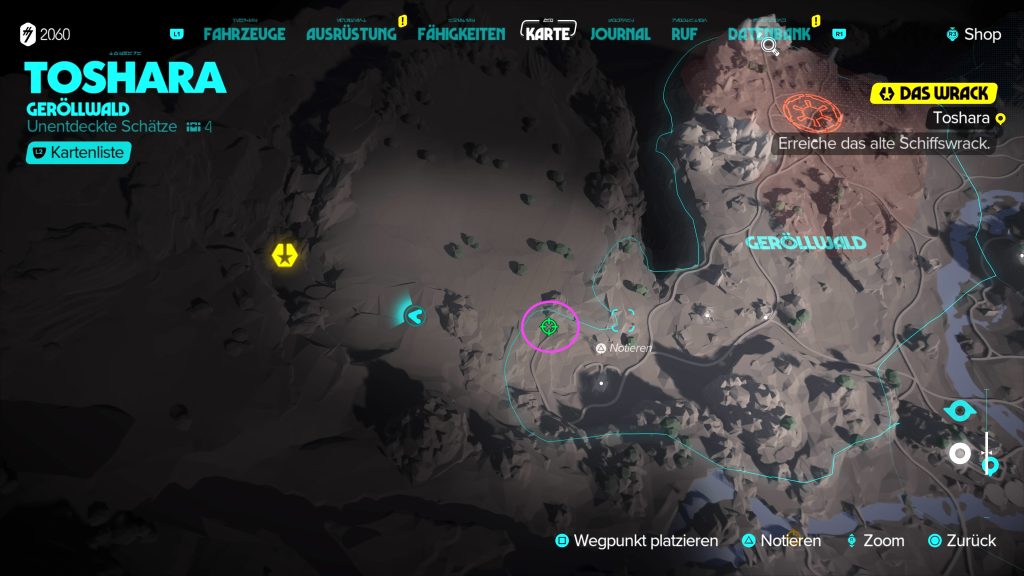This screenshot has height=576, width=1024.
Task: Select the Fähigkeiten tab
Action: pos(461,34)
